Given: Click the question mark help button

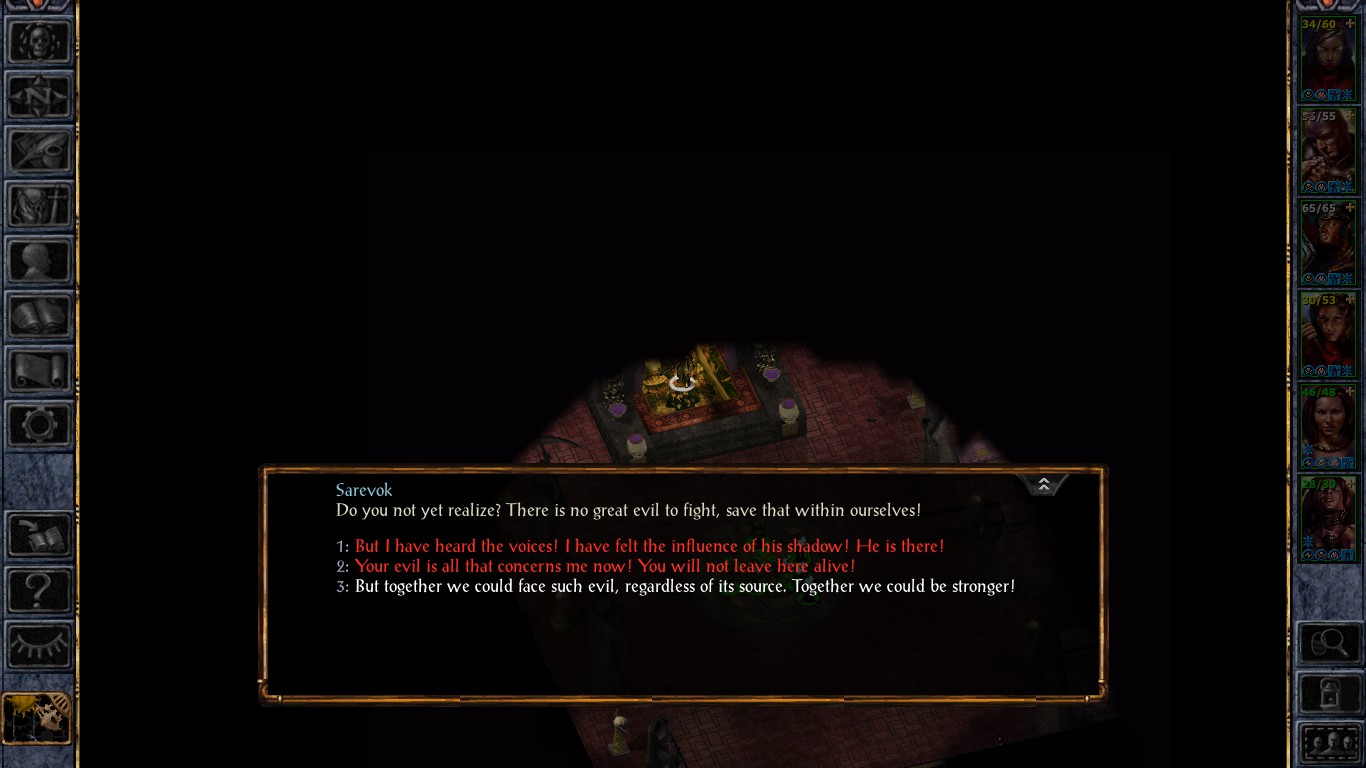Looking at the screenshot, I should point(39,590).
